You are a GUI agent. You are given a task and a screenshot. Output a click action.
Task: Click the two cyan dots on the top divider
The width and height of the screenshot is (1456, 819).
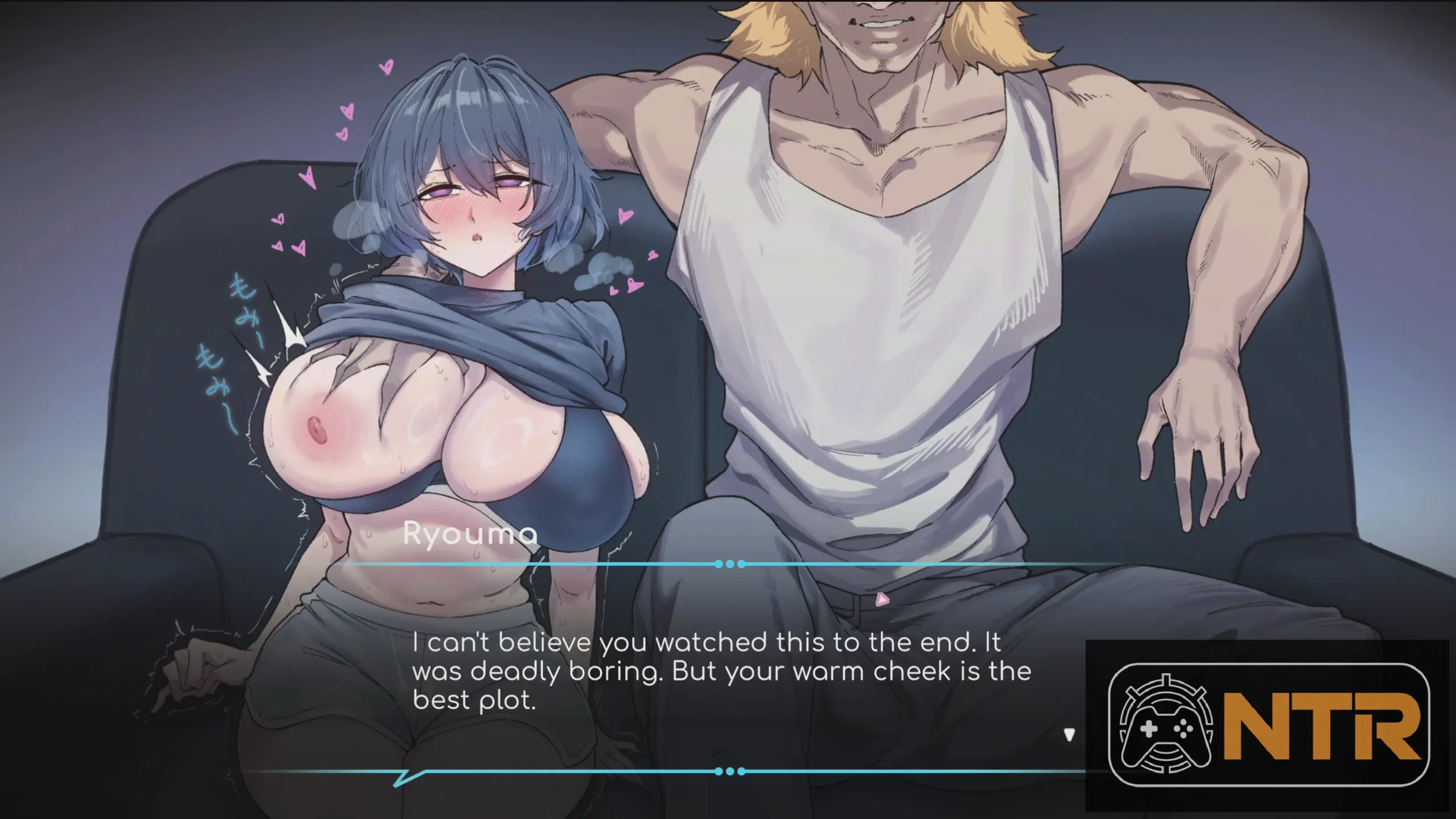click(729, 563)
